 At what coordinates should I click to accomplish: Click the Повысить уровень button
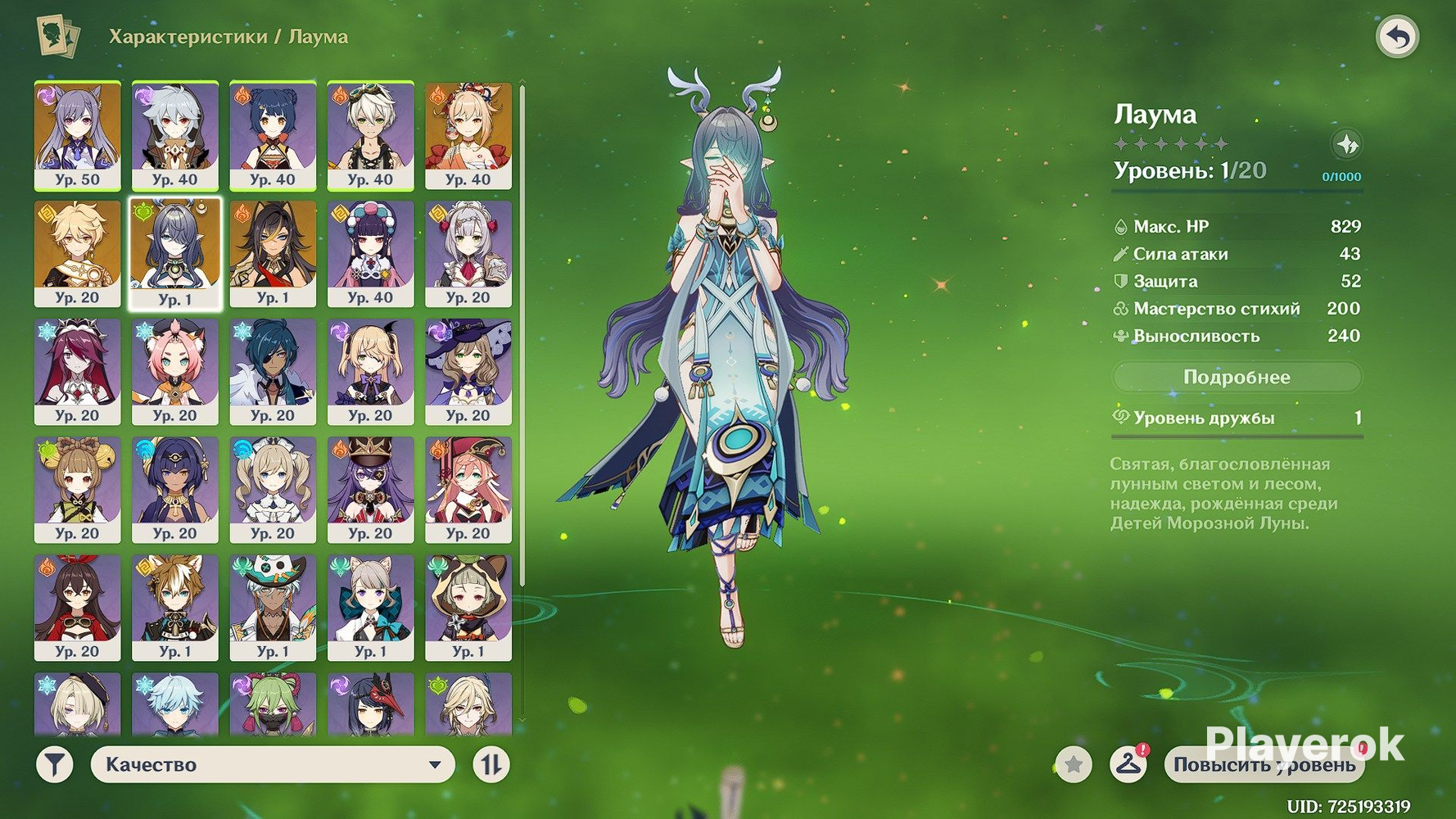coord(1264,765)
